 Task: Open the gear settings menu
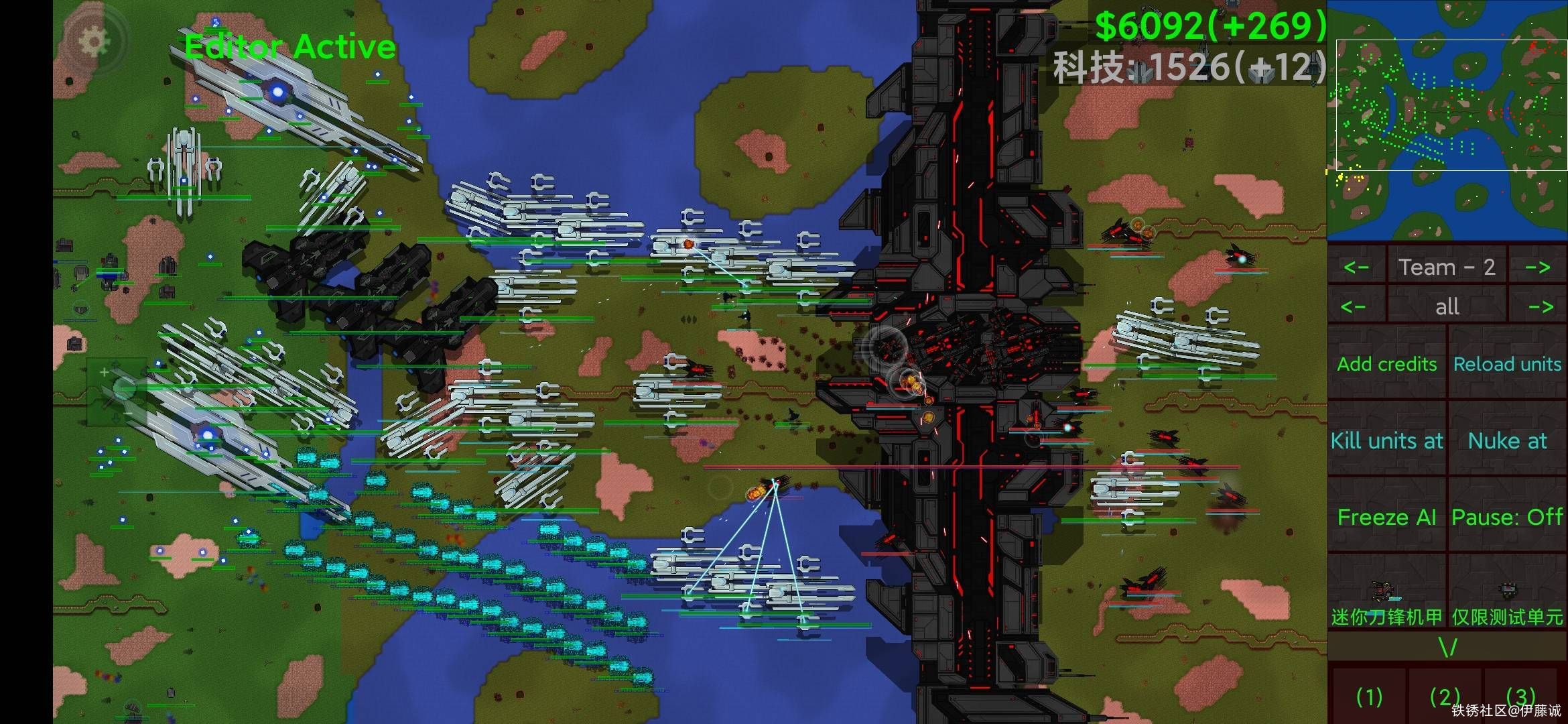94,42
